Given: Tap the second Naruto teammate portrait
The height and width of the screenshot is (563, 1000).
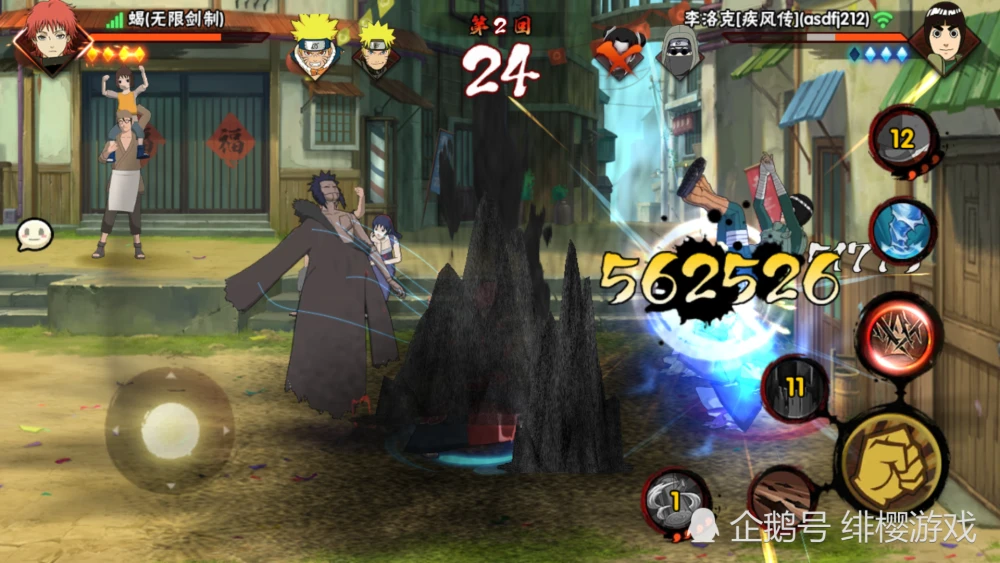Looking at the screenshot, I should 377,49.
